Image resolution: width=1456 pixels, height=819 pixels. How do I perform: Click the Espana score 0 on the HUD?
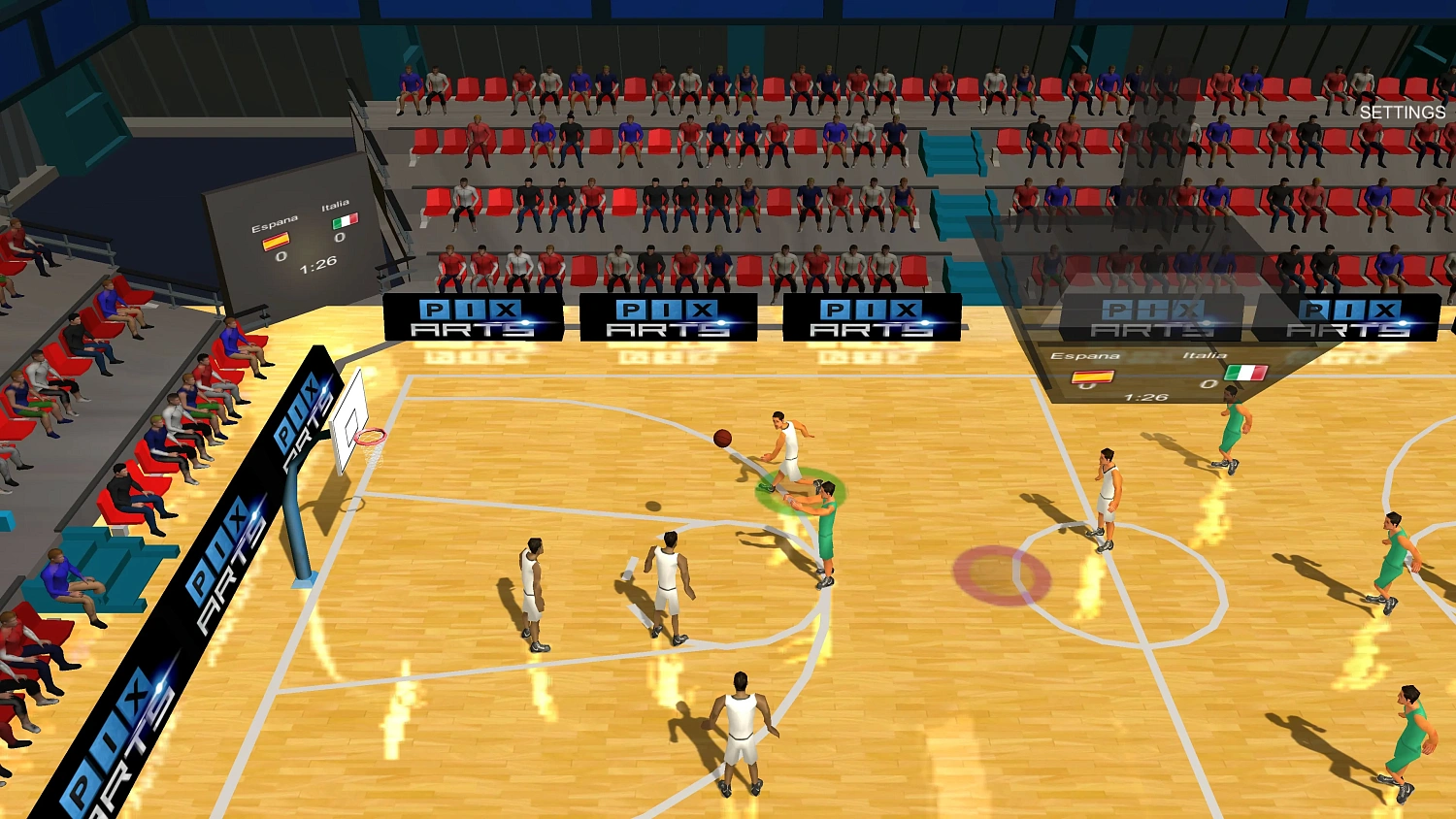click(1085, 384)
